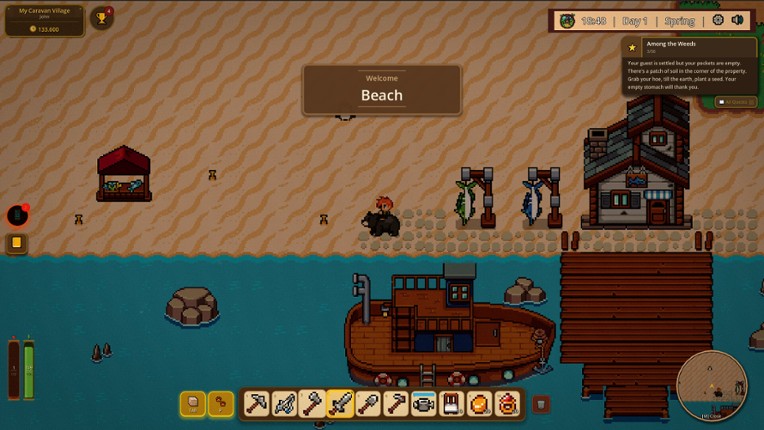764x430 pixels.
Task: Pick the hoe hotbar slot
Action: coord(396,404)
